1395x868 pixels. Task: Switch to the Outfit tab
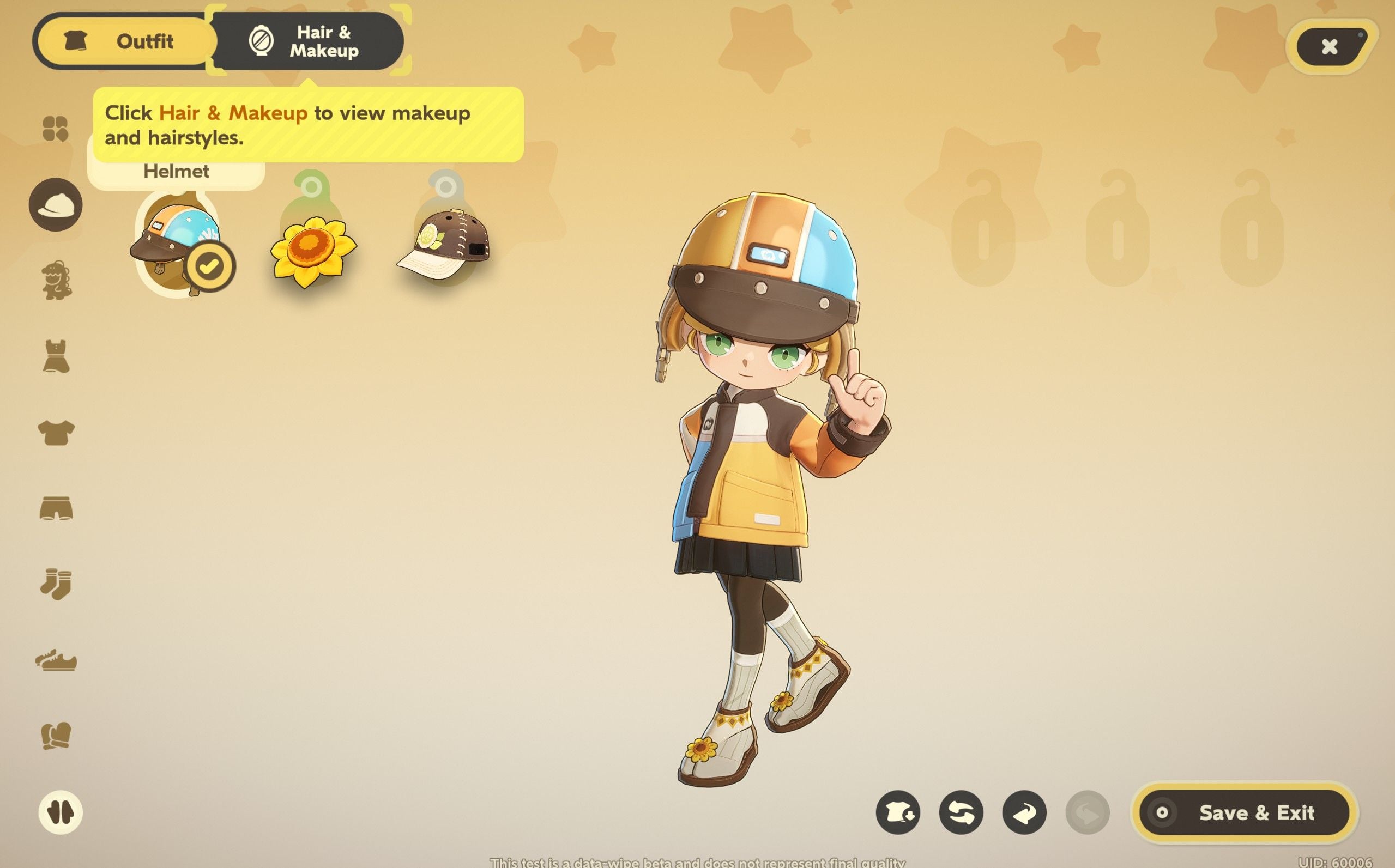click(x=125, y=41)
